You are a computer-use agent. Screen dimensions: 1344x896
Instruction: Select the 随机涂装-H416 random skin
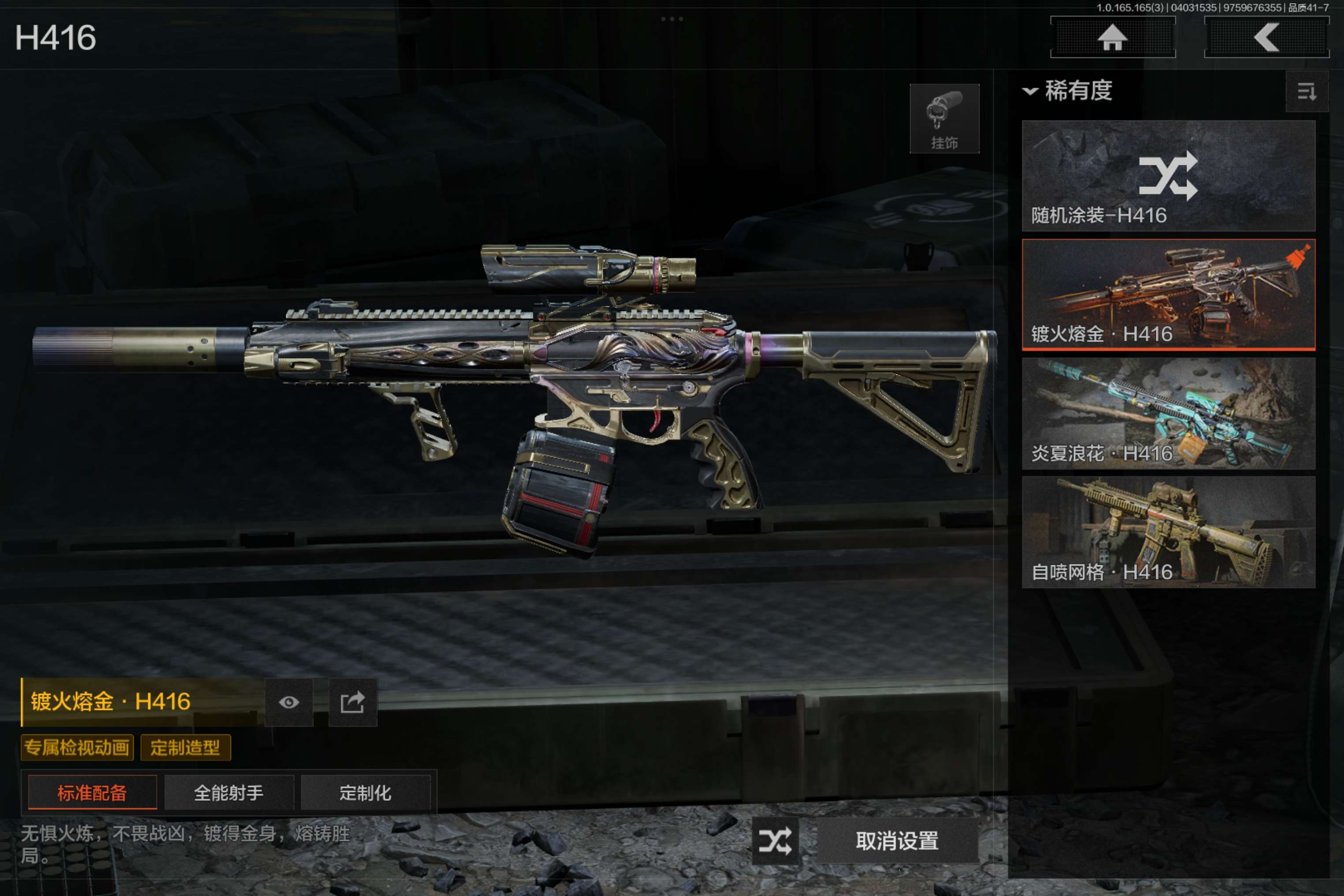tap(1168, 175)
